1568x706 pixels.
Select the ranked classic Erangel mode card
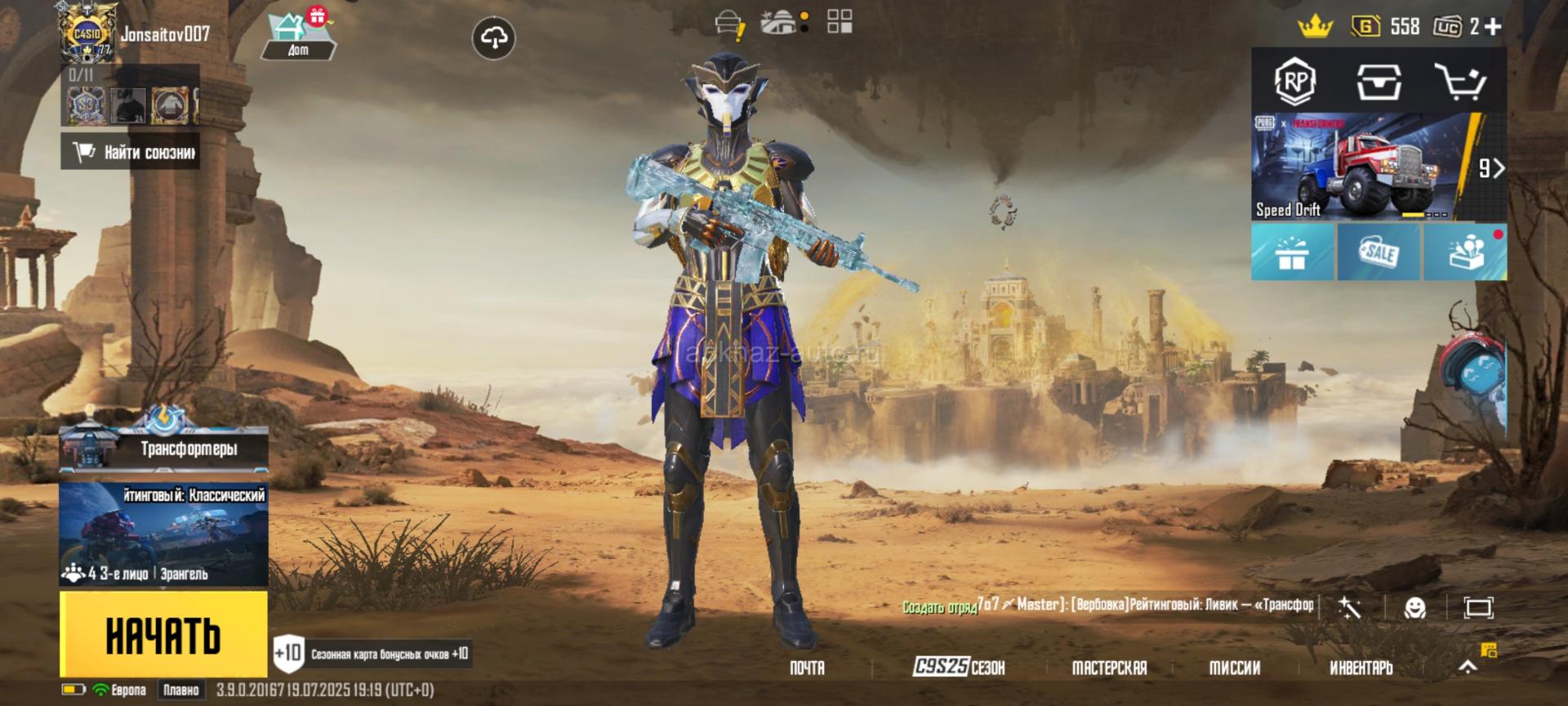click(x=164, y=534)
